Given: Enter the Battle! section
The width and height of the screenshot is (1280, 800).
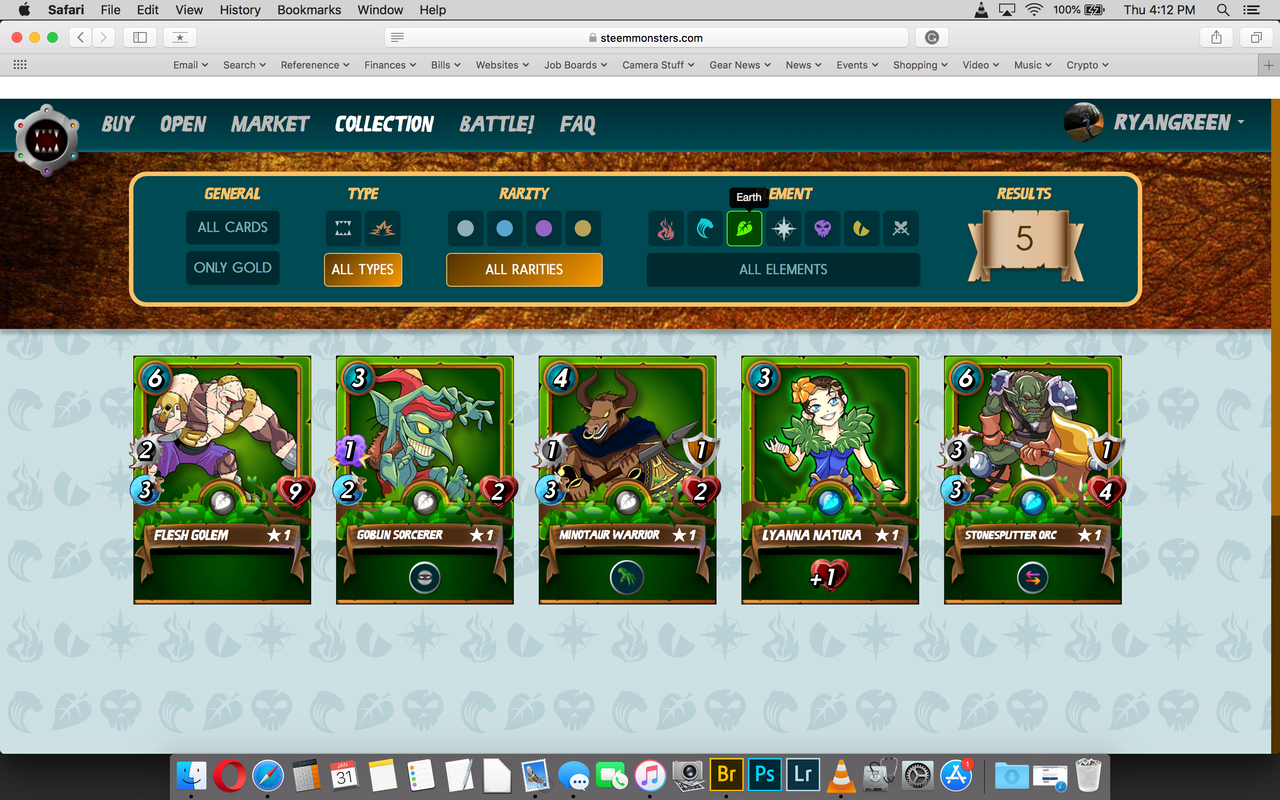Looking at the screenshot, I should click(x=496, y=124).
